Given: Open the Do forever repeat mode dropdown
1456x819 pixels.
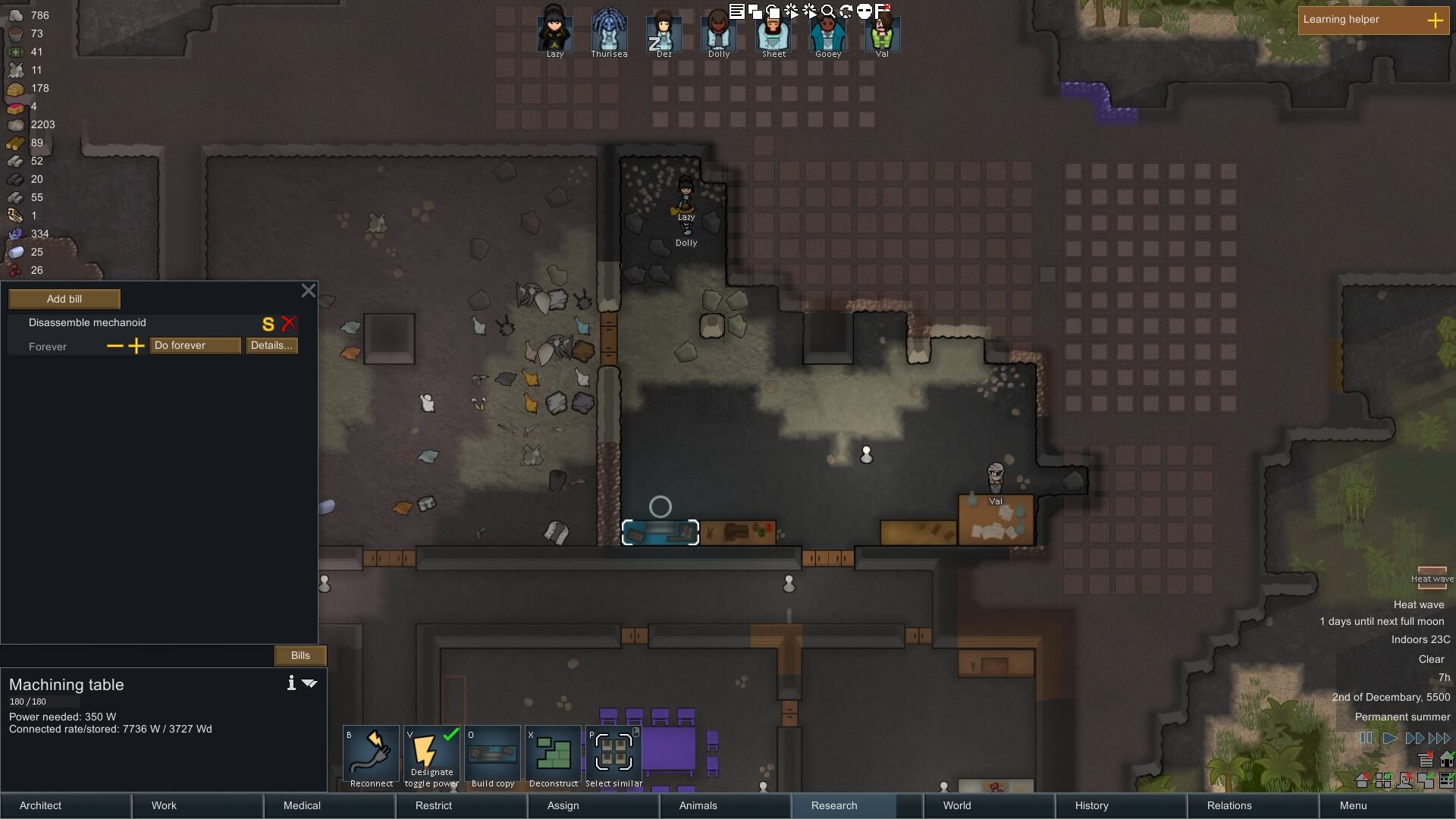Looking at the screenshot, I should tap(195, 346).
